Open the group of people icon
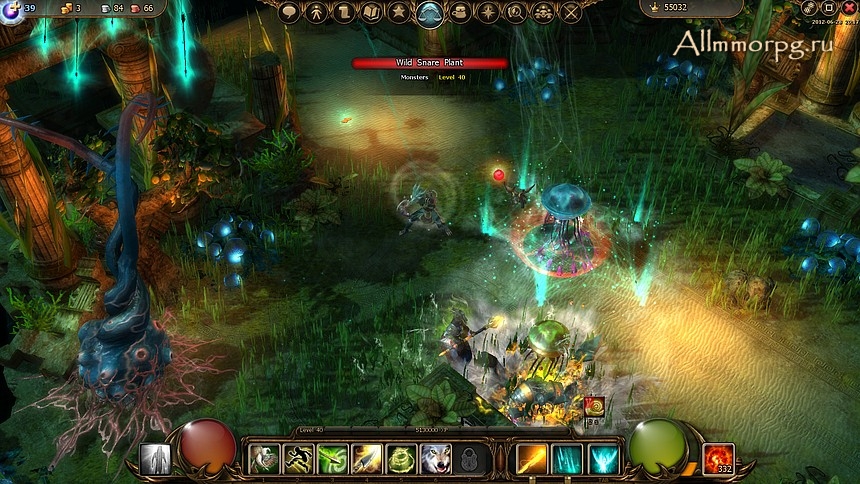This screenshot has height=484, width=860. pos(543,12)
